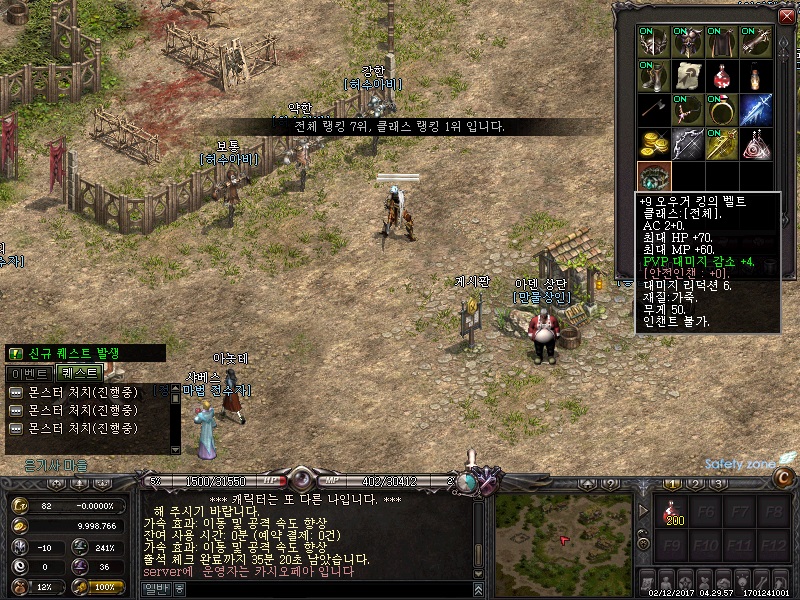Image resolution: width=800 pixels, height=600 pixels.
Task: Select the silver bow item
Action: (x=689, y=144)
